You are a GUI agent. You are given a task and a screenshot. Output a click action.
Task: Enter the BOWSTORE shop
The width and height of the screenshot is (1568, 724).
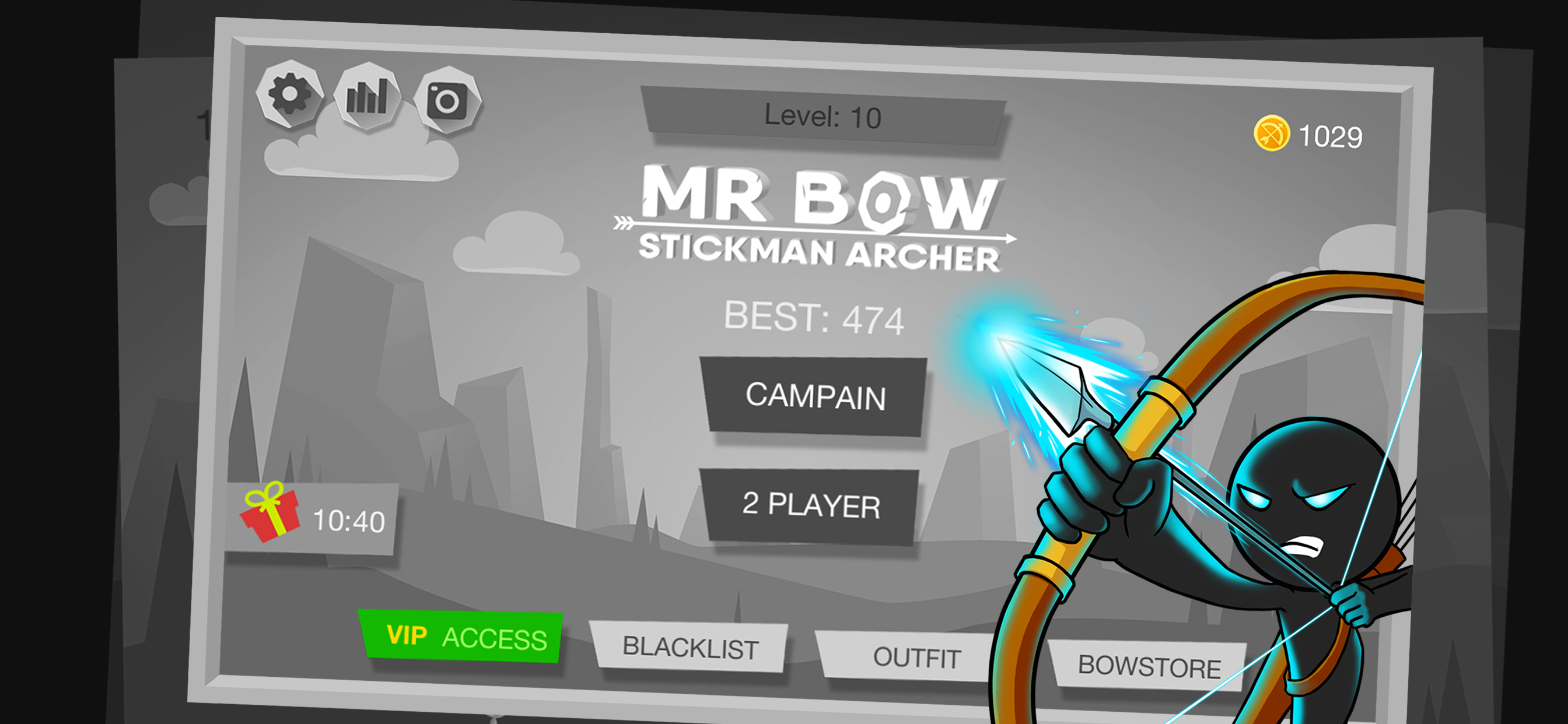(1150, 665)
